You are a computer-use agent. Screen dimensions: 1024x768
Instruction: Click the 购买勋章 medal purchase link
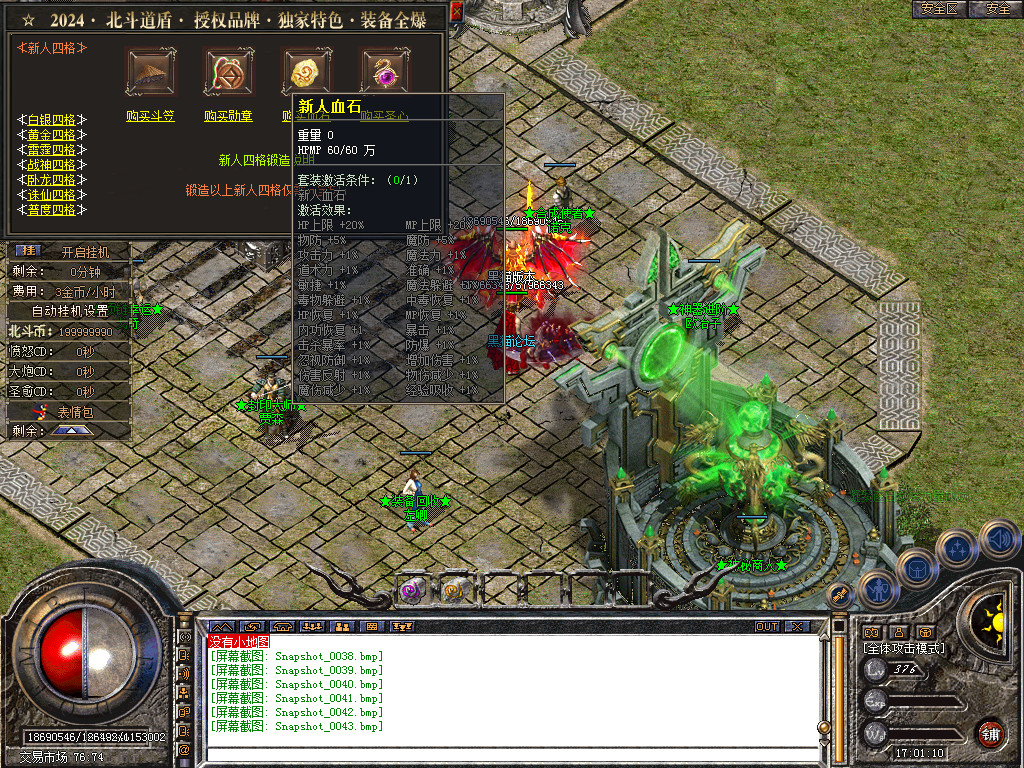pyautogui.click(x=229, y=116)
